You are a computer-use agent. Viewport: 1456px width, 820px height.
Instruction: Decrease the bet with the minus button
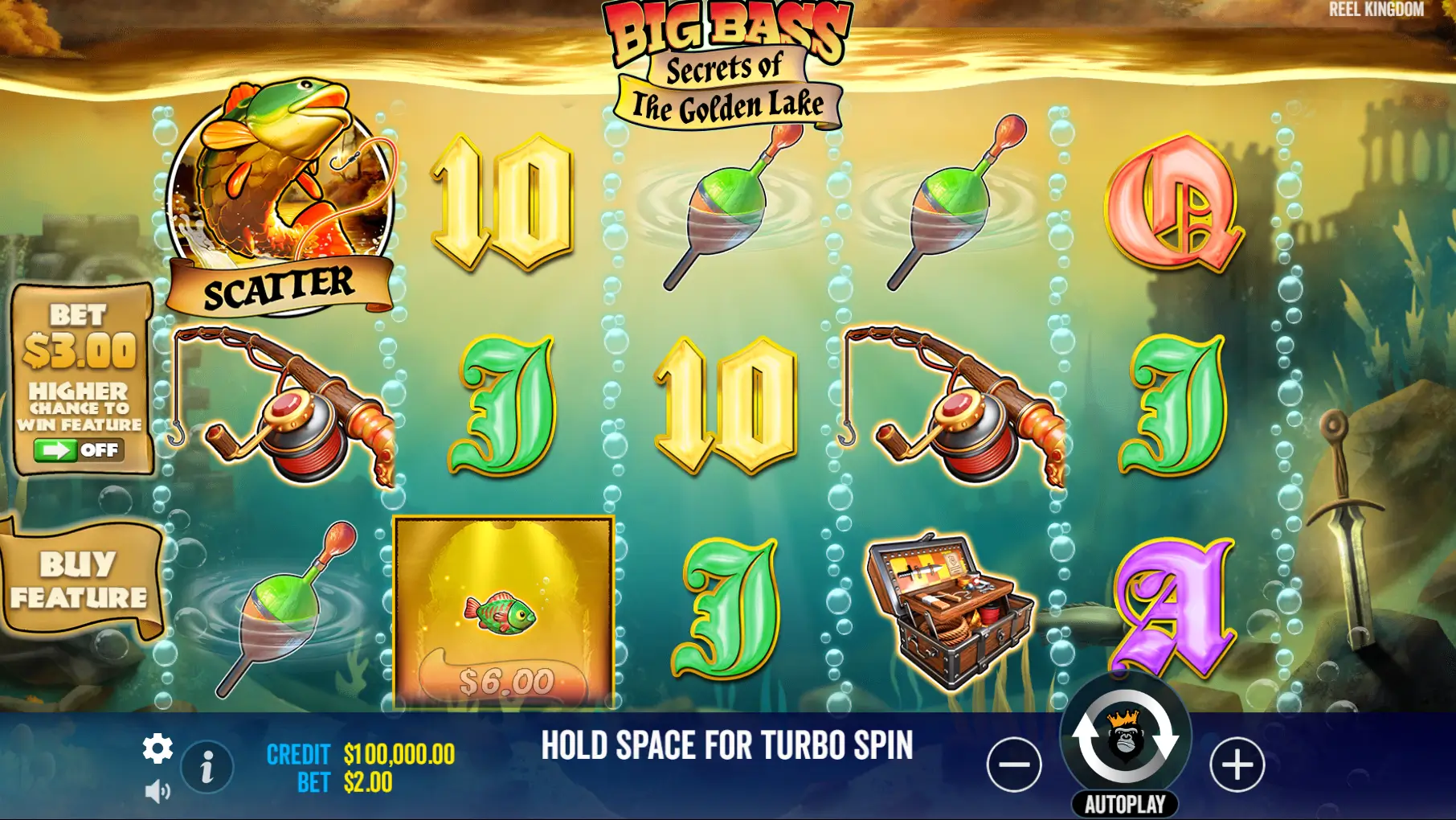(1014, 765)
